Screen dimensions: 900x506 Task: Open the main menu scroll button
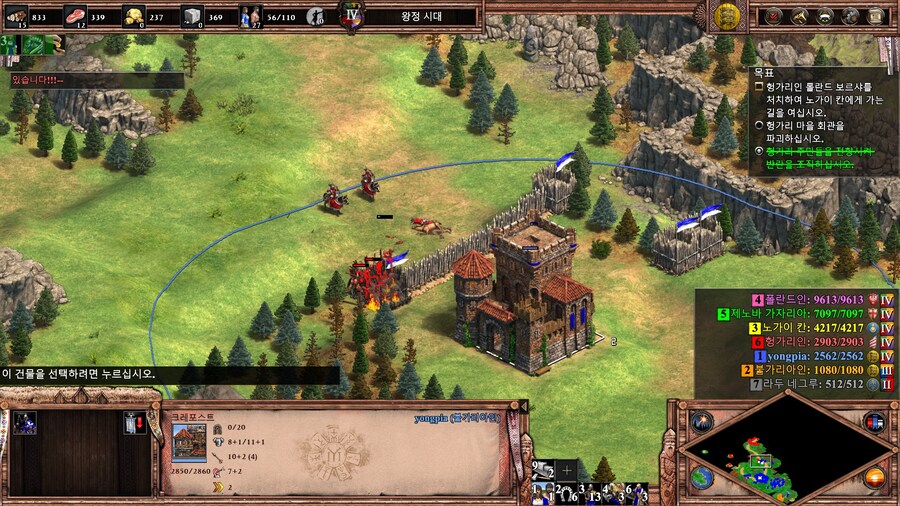click(x=877, y=15)
